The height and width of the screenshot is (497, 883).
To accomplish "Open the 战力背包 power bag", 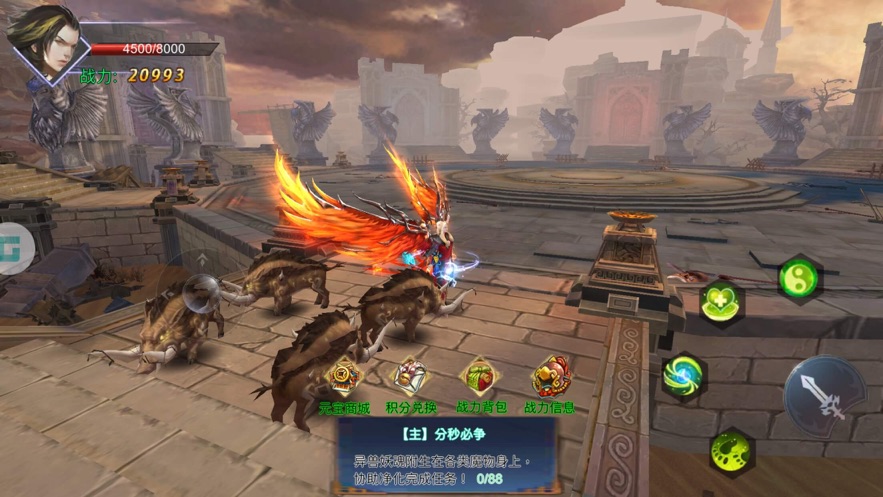I will point(481,380).
